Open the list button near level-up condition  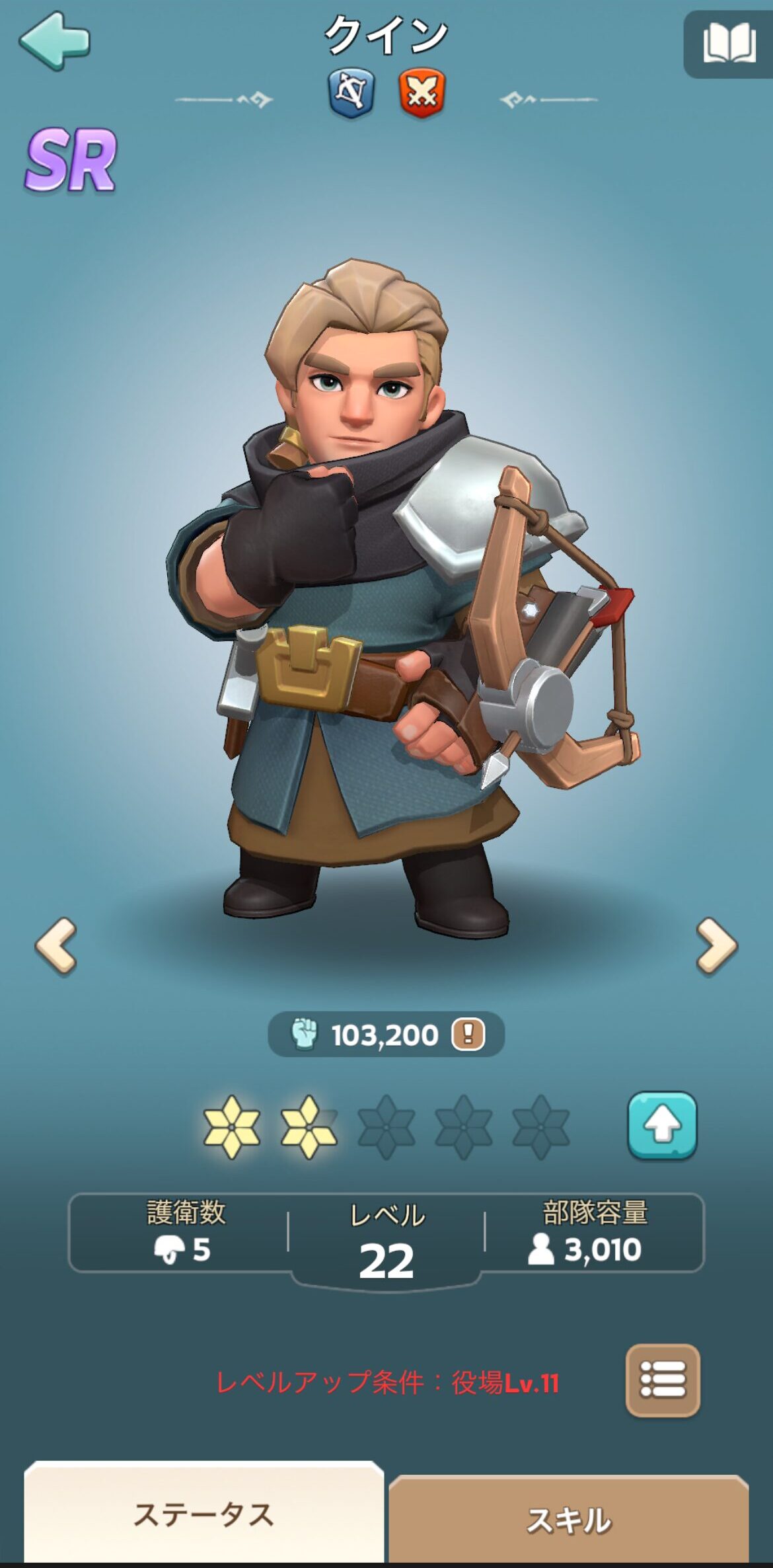662,1380
